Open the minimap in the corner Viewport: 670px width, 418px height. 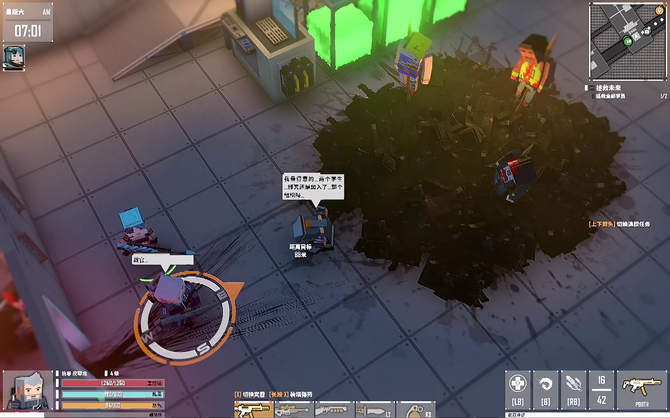[x=630, y=38]
